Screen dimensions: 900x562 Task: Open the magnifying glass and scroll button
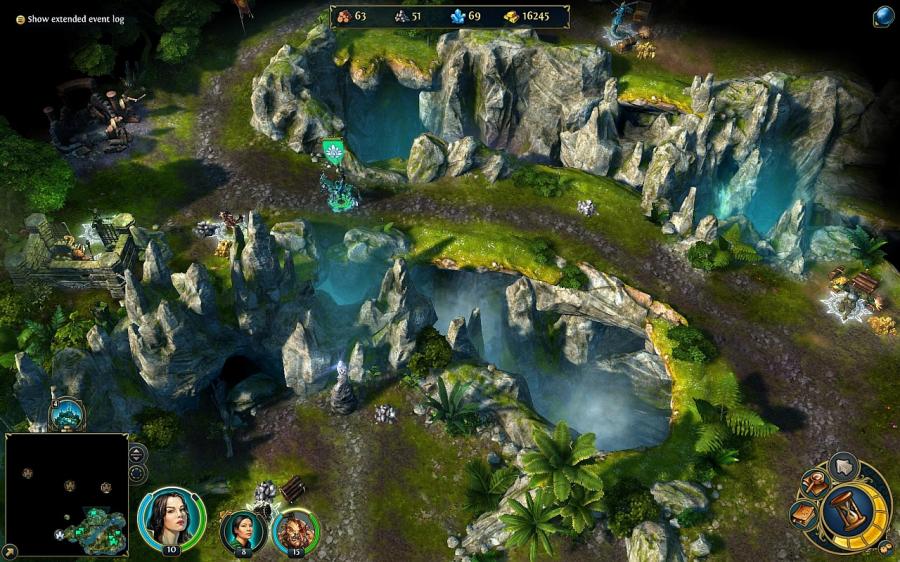817,482
